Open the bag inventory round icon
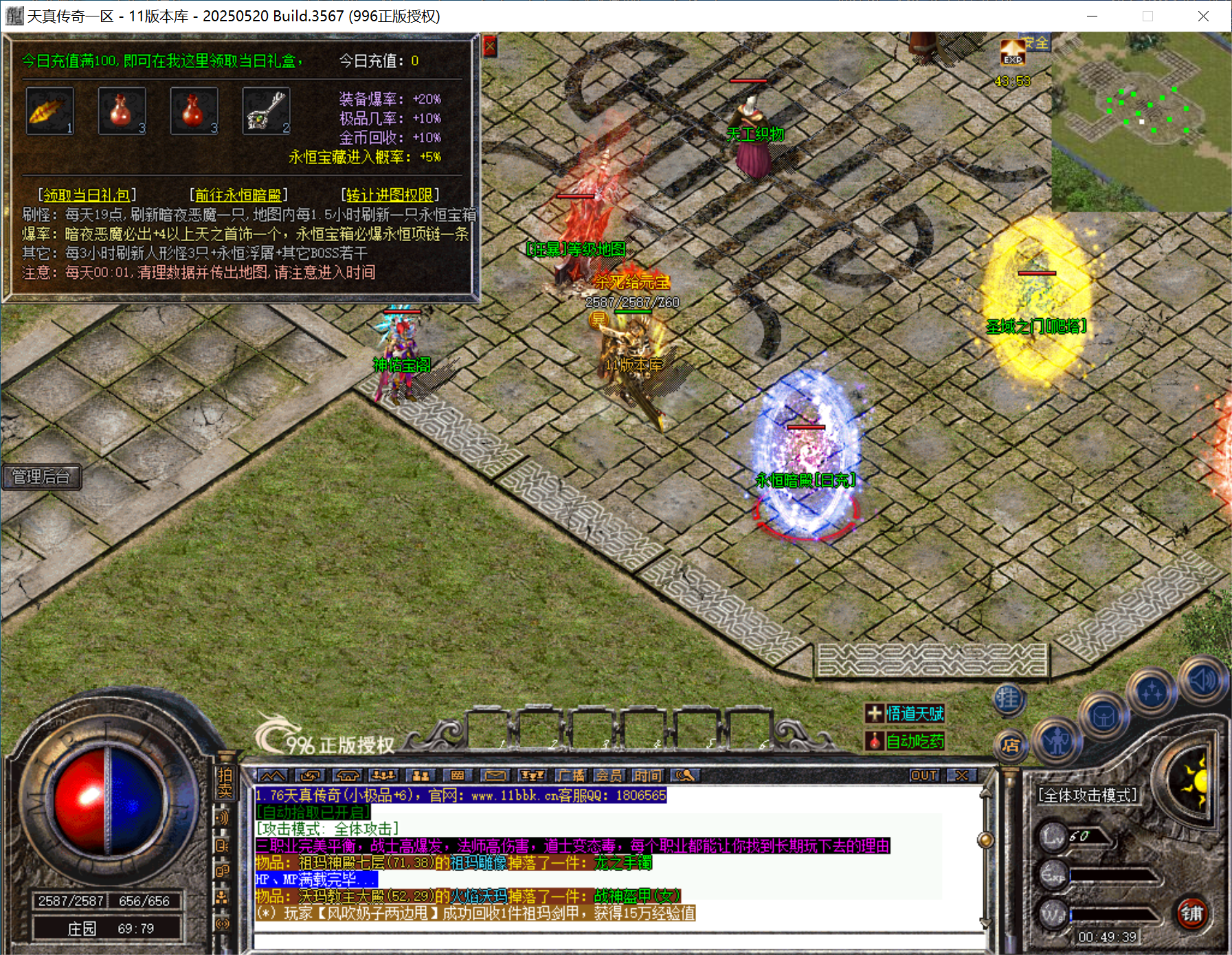 coord(1104,717)
